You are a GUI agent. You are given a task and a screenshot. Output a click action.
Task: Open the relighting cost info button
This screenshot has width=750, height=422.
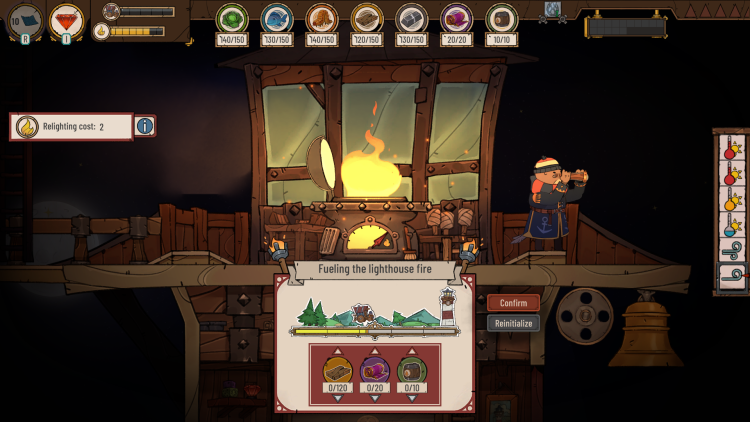coord(145,127)
